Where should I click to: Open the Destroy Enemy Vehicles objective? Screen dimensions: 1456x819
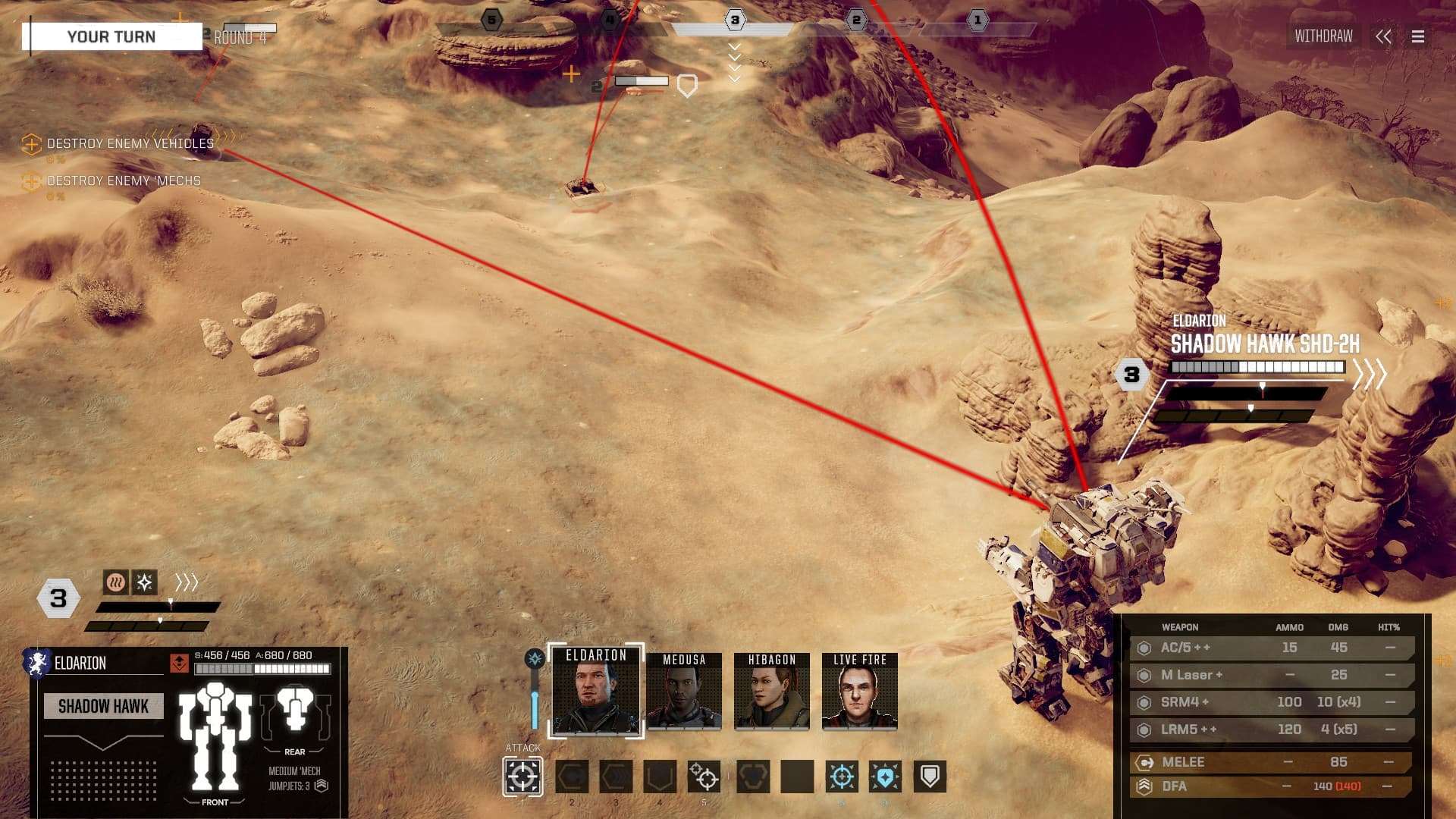(130, 143)
